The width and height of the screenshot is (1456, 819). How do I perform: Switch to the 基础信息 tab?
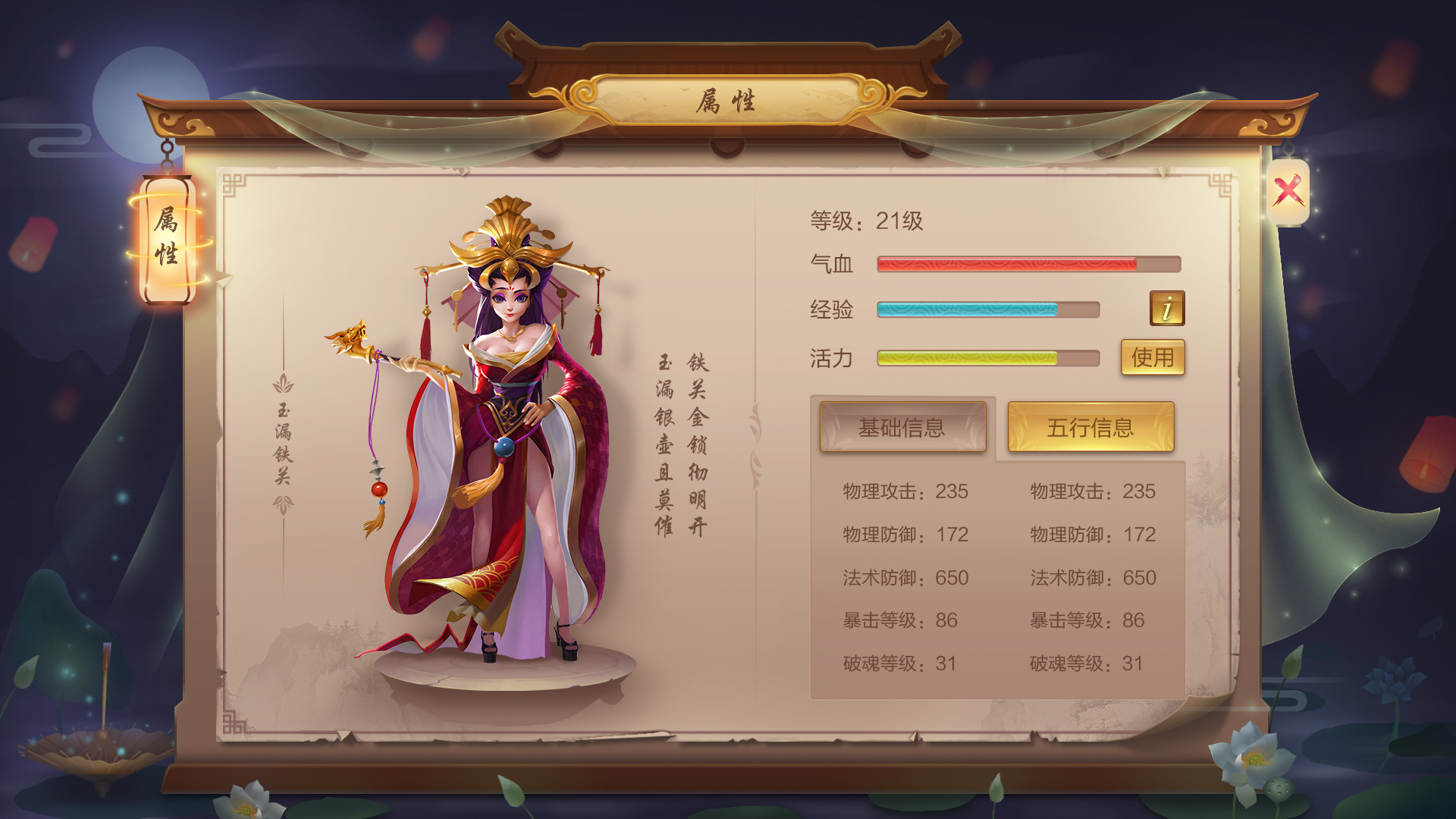tap(902, 428)
